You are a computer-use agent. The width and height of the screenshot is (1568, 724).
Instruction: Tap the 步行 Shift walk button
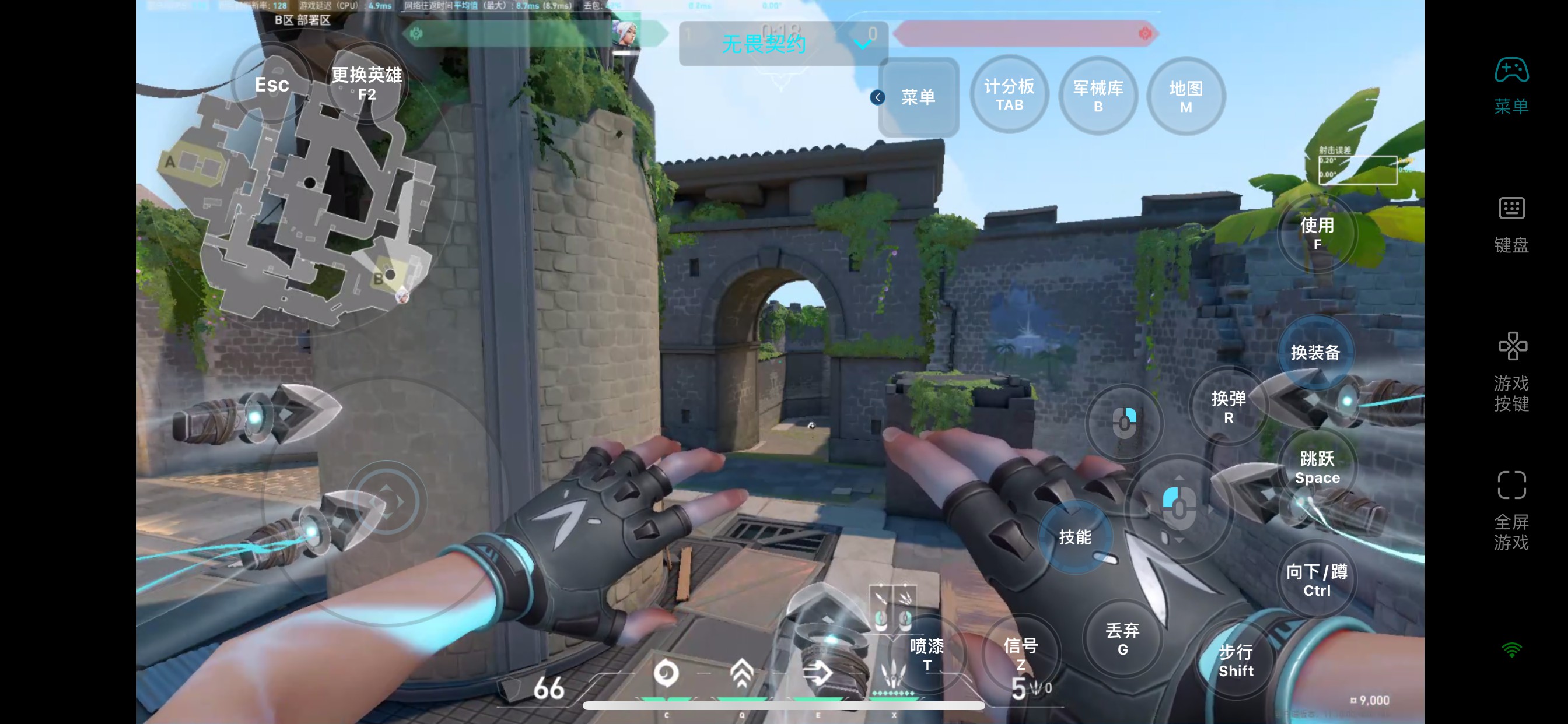click(1235, 660)
